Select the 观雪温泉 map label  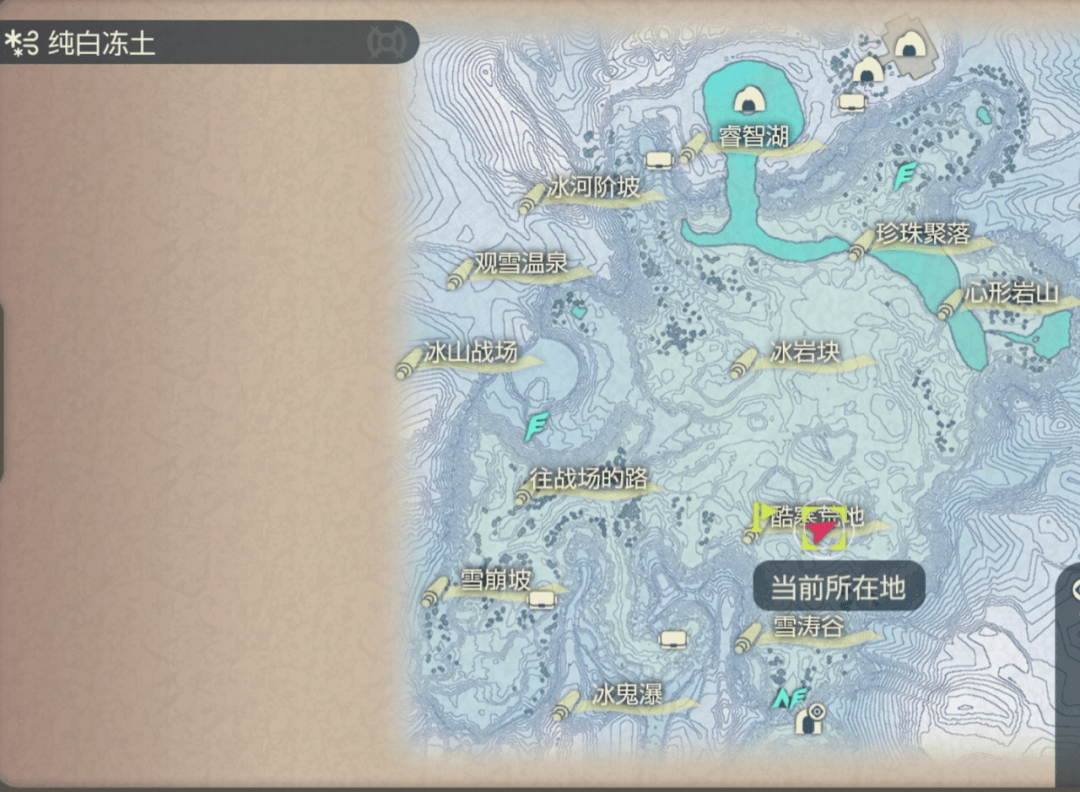(x=520, y=264)
